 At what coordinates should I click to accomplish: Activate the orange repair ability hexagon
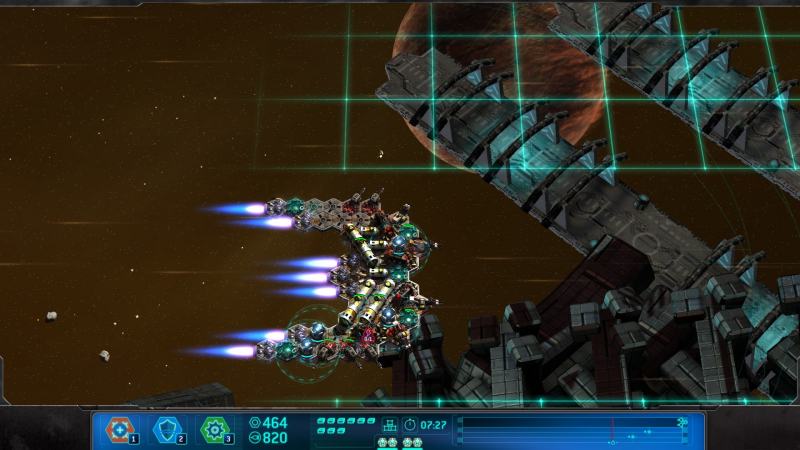119,430
